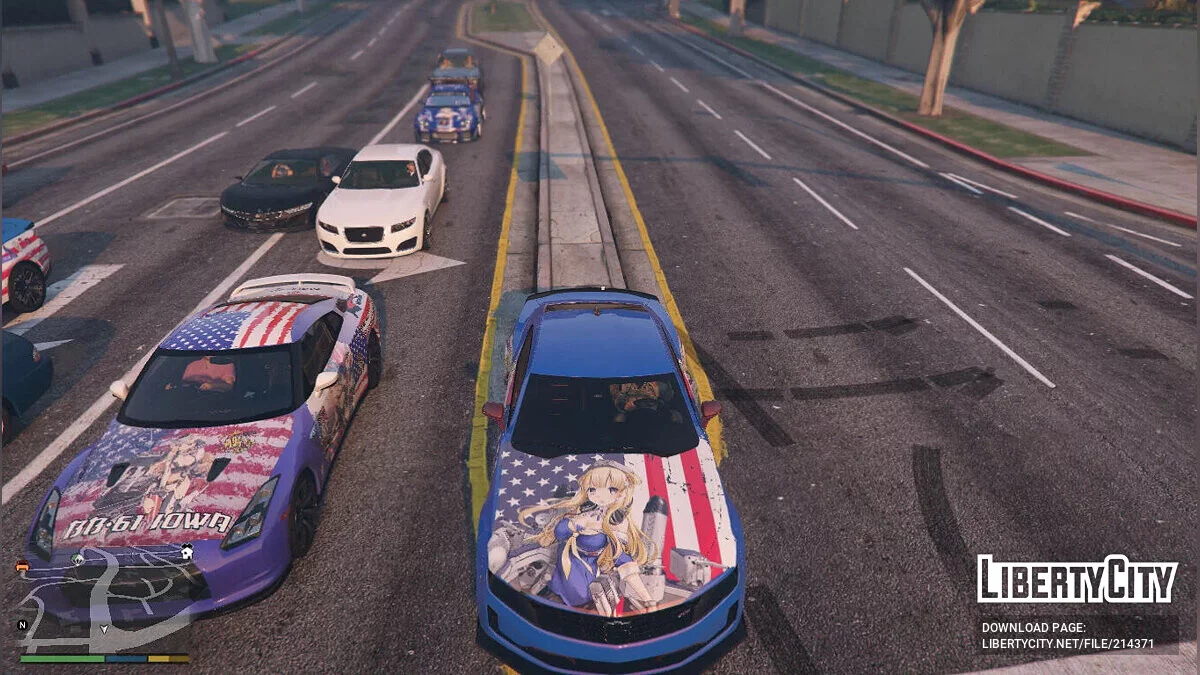This screenshot has height=675, width=1200.
Task: Click the North compass marker on minimap
Action: pos(22,625)
